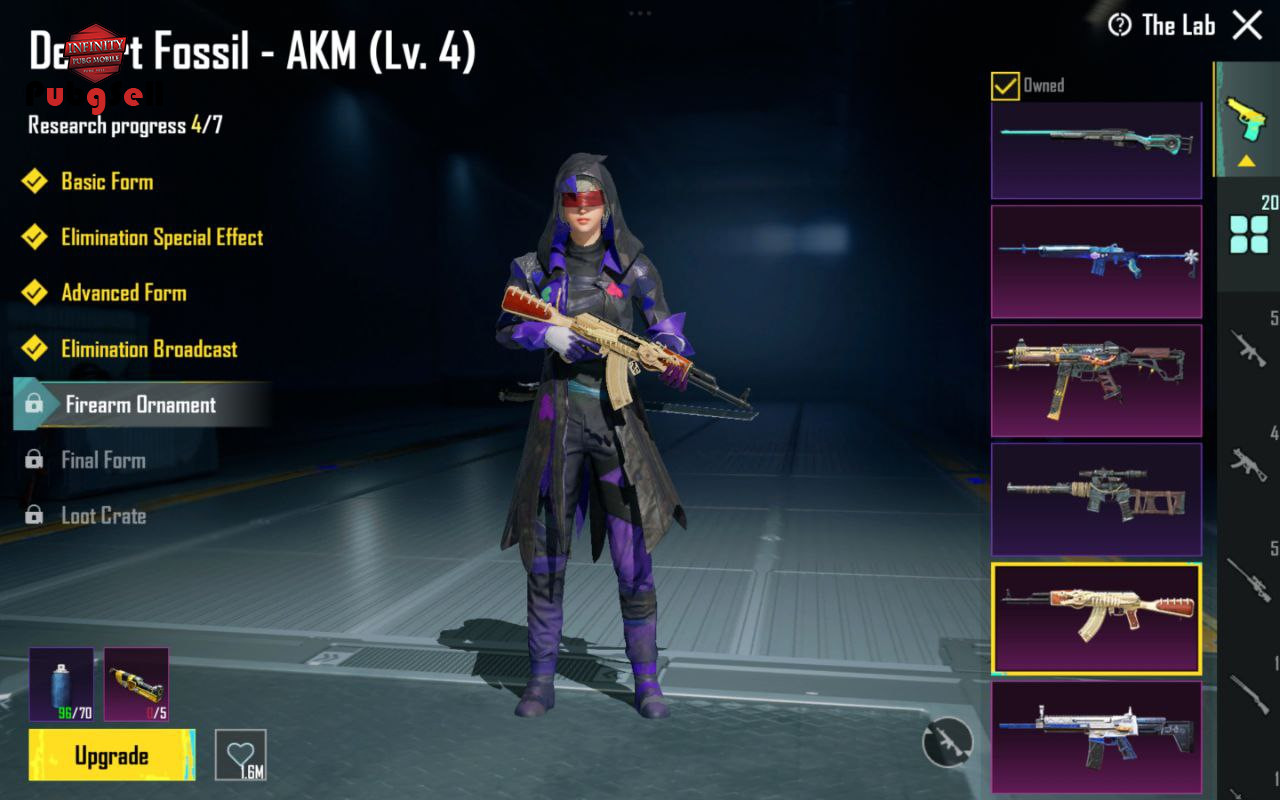1280x800 pixels.
Task: Click the golden gun material icon
Action: click(136, 684)
